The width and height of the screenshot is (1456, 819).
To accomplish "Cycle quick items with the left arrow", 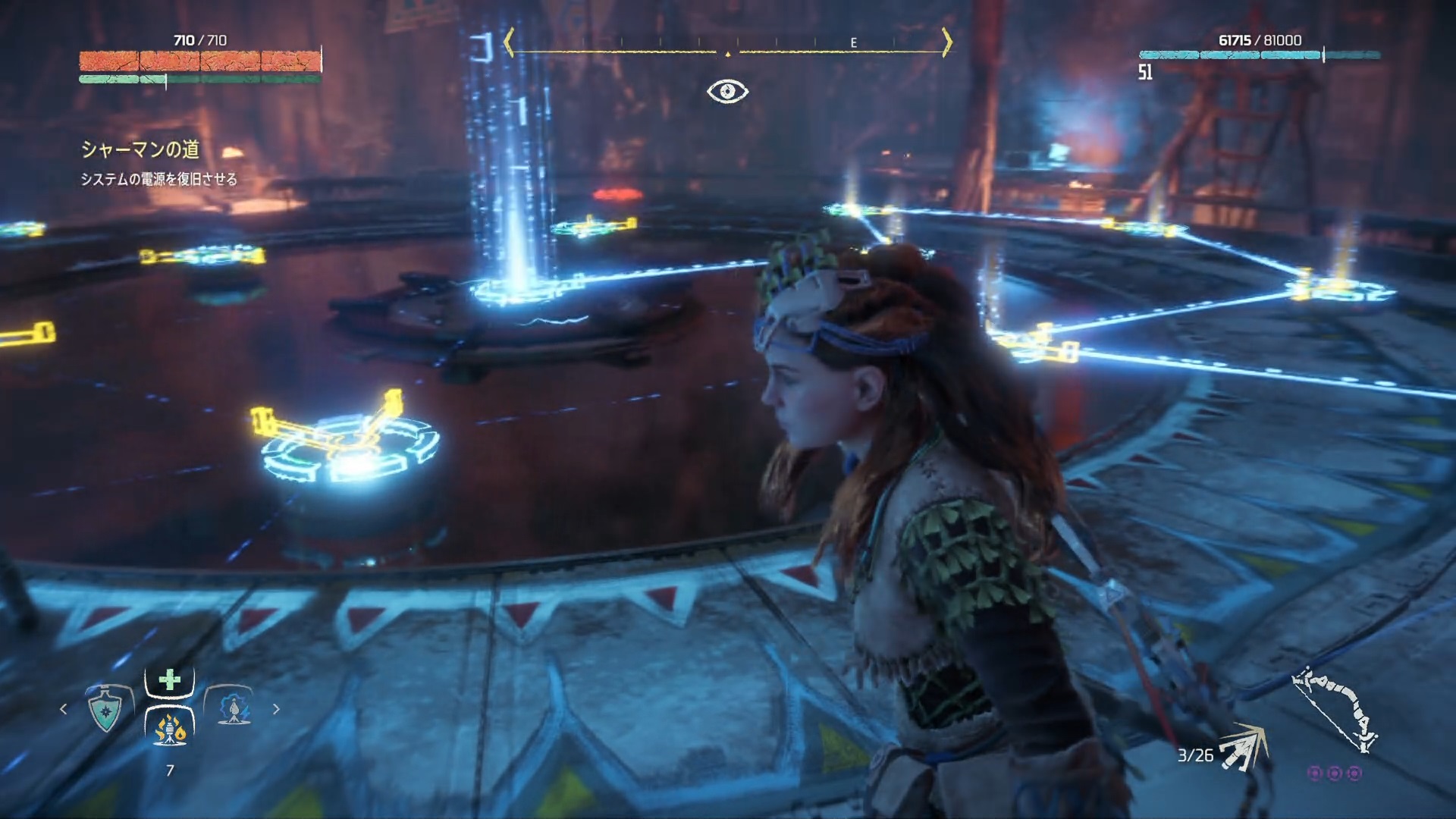I will coord(64,709).
